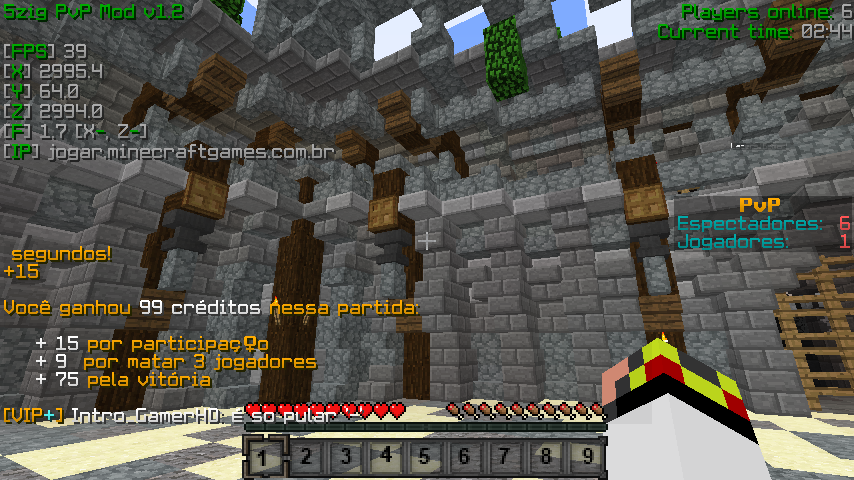Viewport: 854px width, 480px height.
Task: Switch to hotbar slot 3
Action: (345, 458)
